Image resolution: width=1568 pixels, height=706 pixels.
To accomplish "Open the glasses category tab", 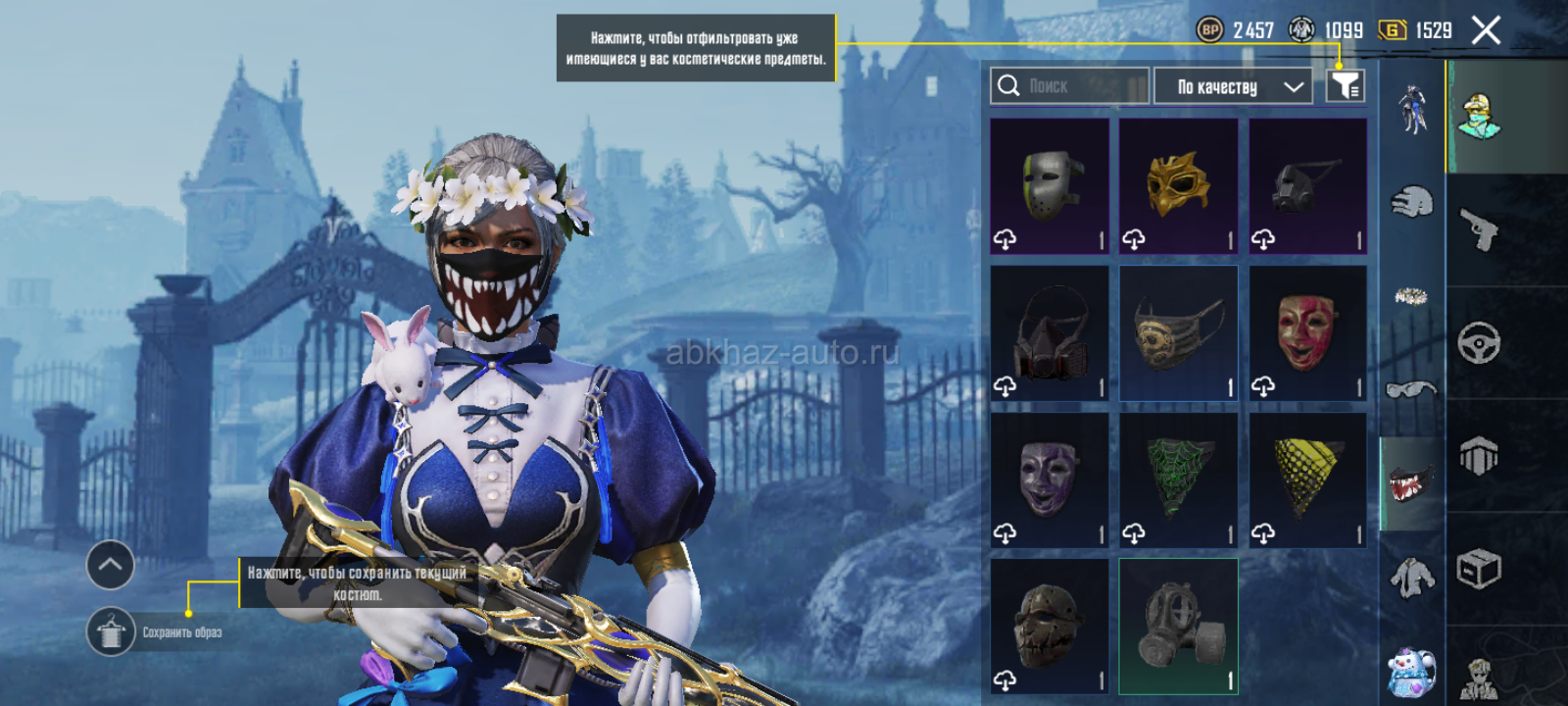I will click(x=1411, y=390).
